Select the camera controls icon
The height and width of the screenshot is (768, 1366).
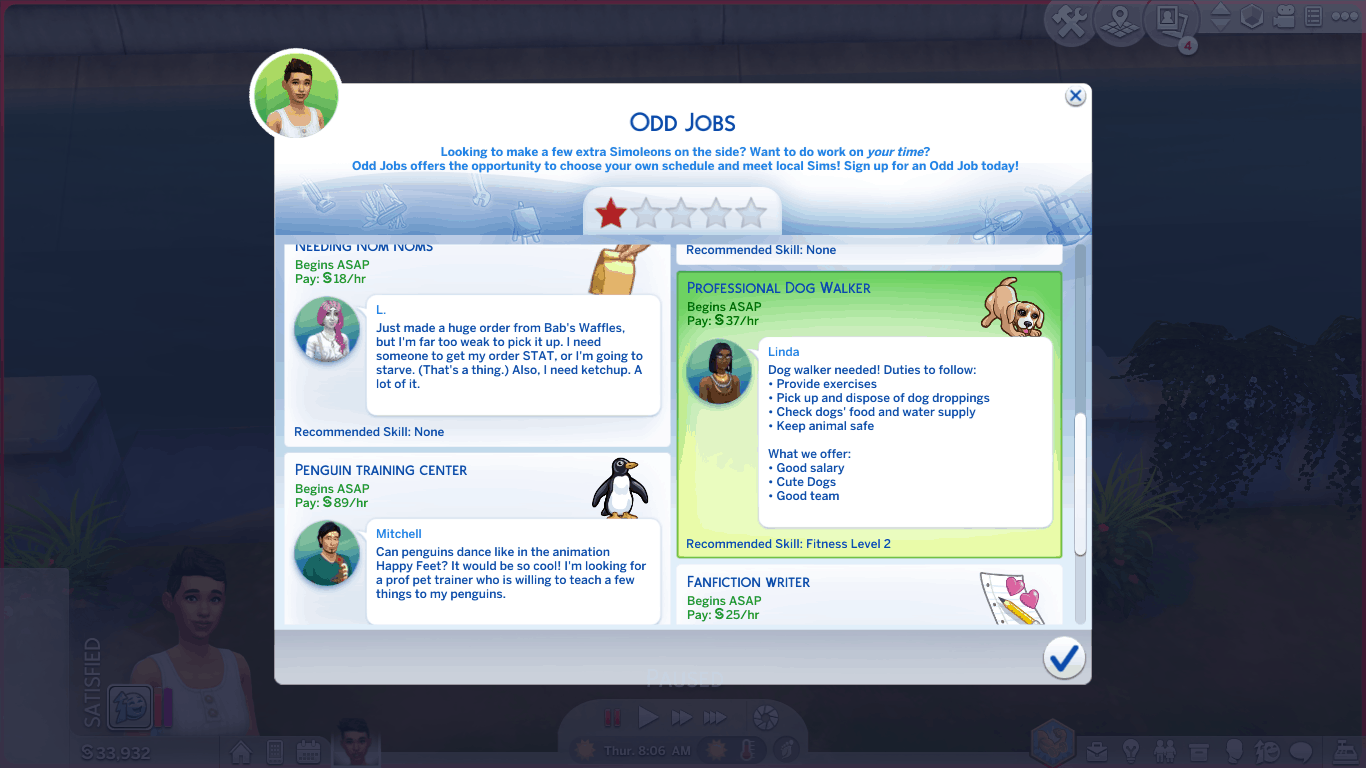point(1286,17)
